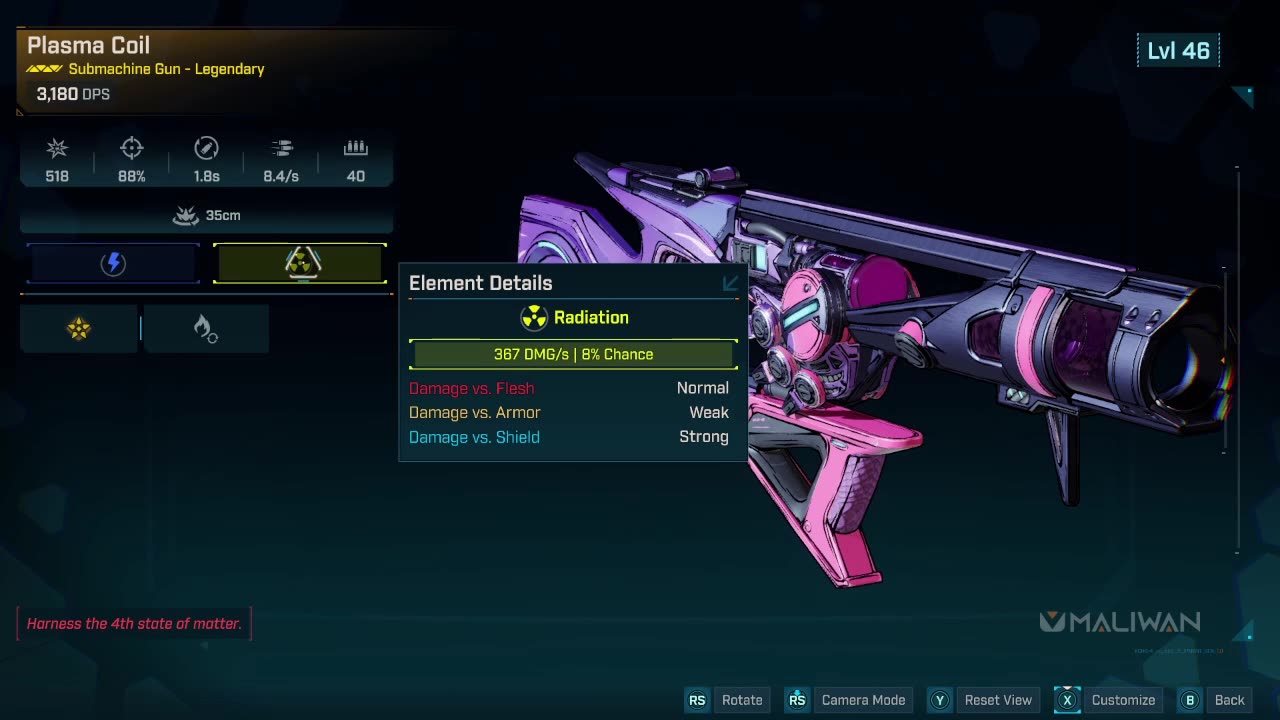Open the yellow star trait tile

point(79,328)
